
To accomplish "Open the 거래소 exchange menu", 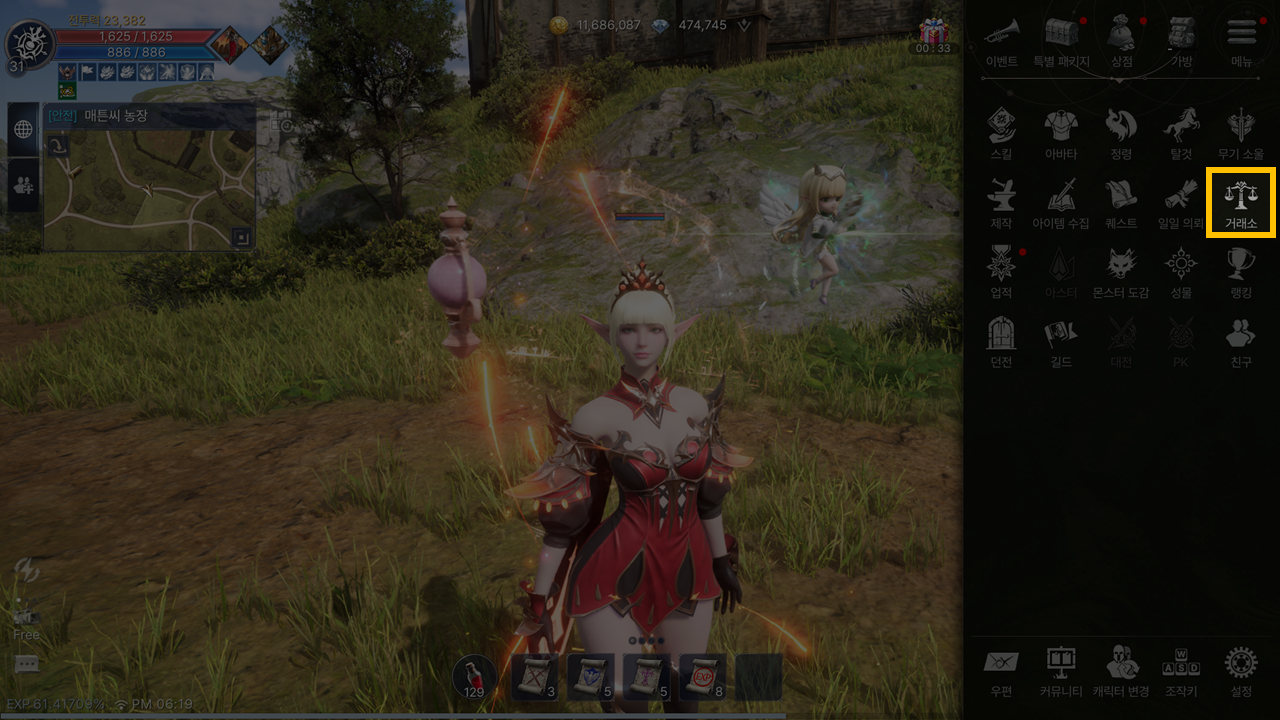I will (1240, 202).
